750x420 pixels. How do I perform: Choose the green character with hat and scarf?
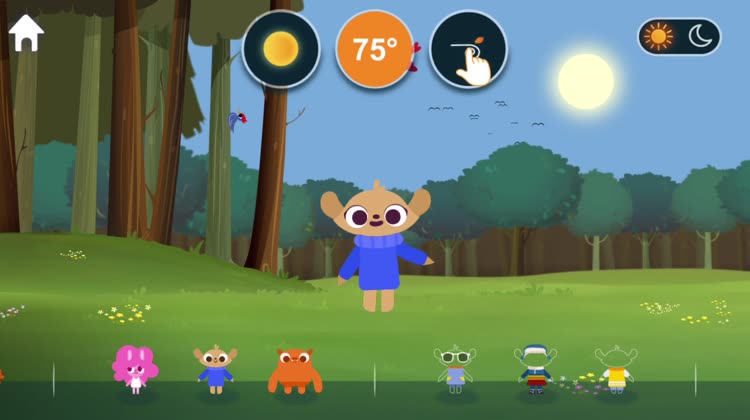coord(535,368)
